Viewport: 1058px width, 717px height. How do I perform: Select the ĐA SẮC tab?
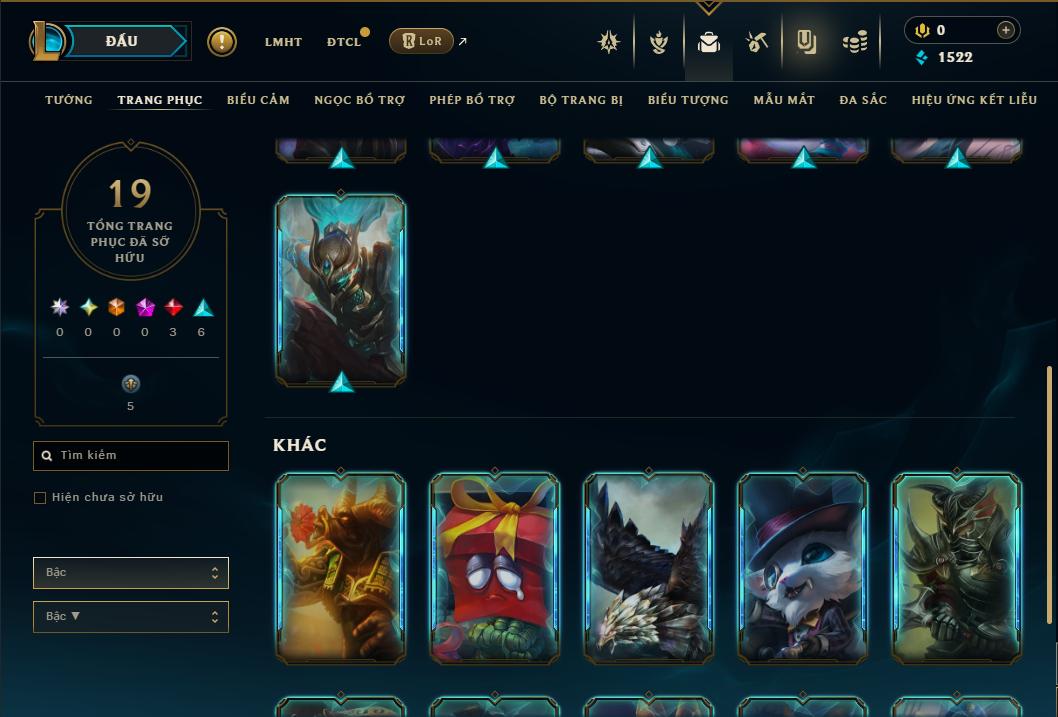click(x=863, y=100)
